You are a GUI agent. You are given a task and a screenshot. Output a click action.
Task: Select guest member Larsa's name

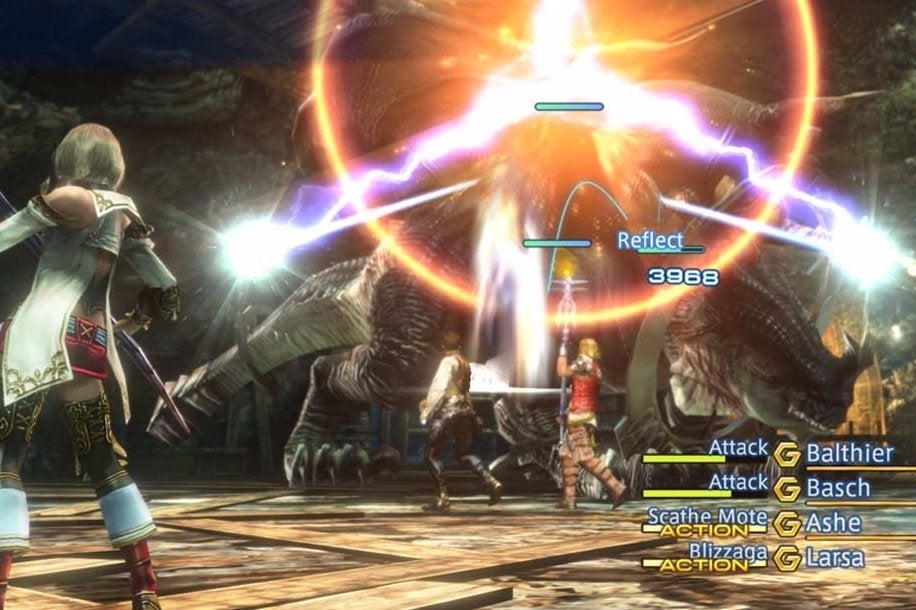(x=835, y=557)
